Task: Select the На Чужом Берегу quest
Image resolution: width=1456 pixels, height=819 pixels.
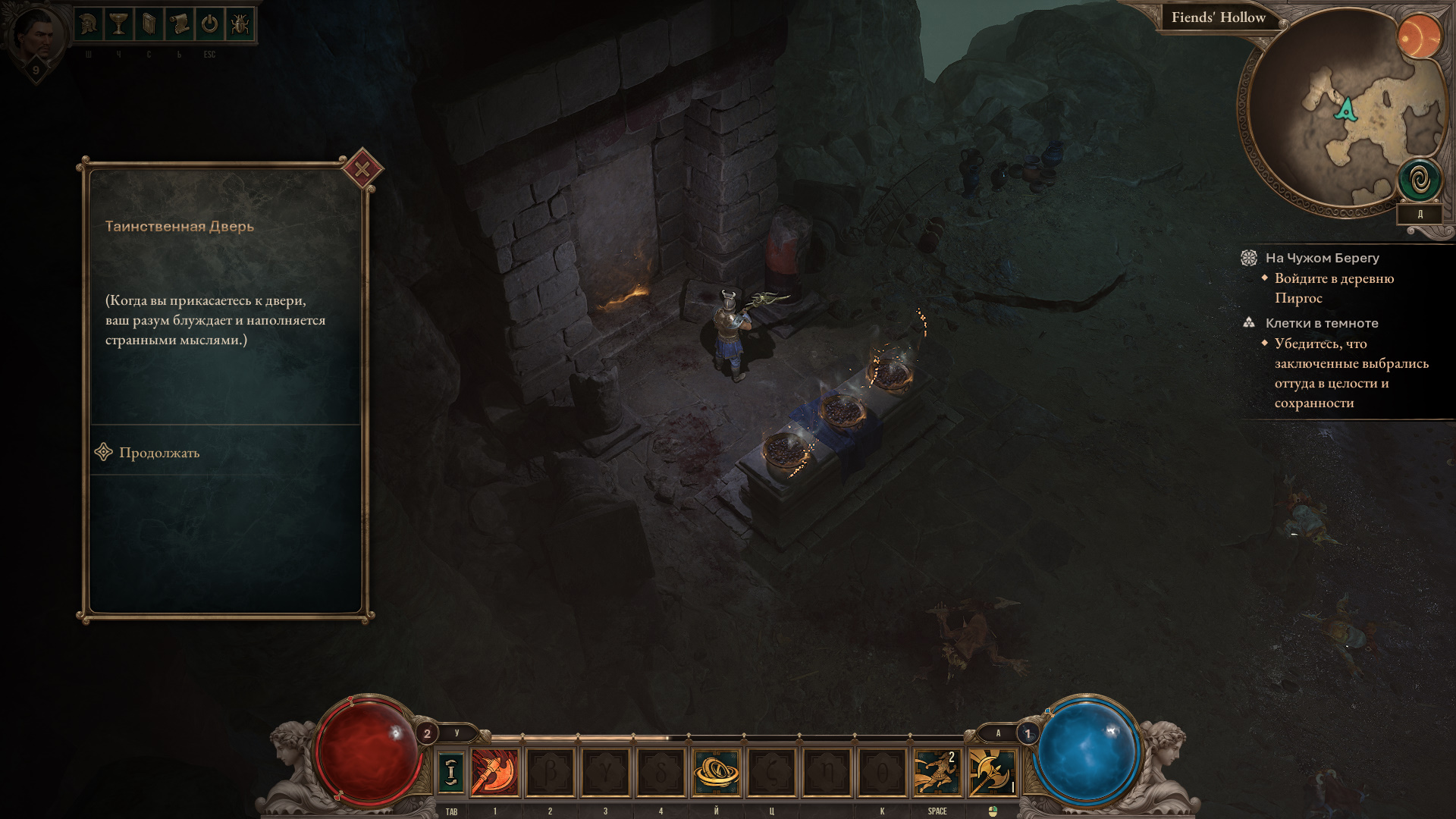Action: click(1322, 259)
